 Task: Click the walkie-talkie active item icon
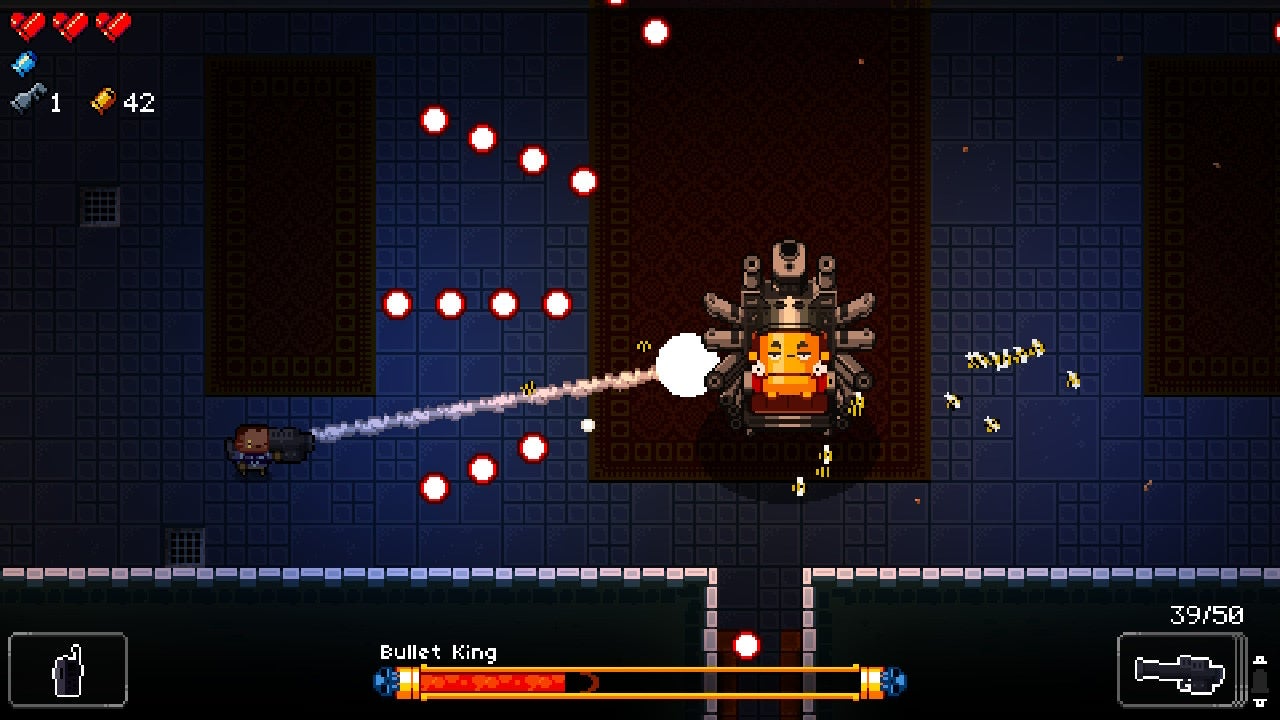(x=66, y=672)
